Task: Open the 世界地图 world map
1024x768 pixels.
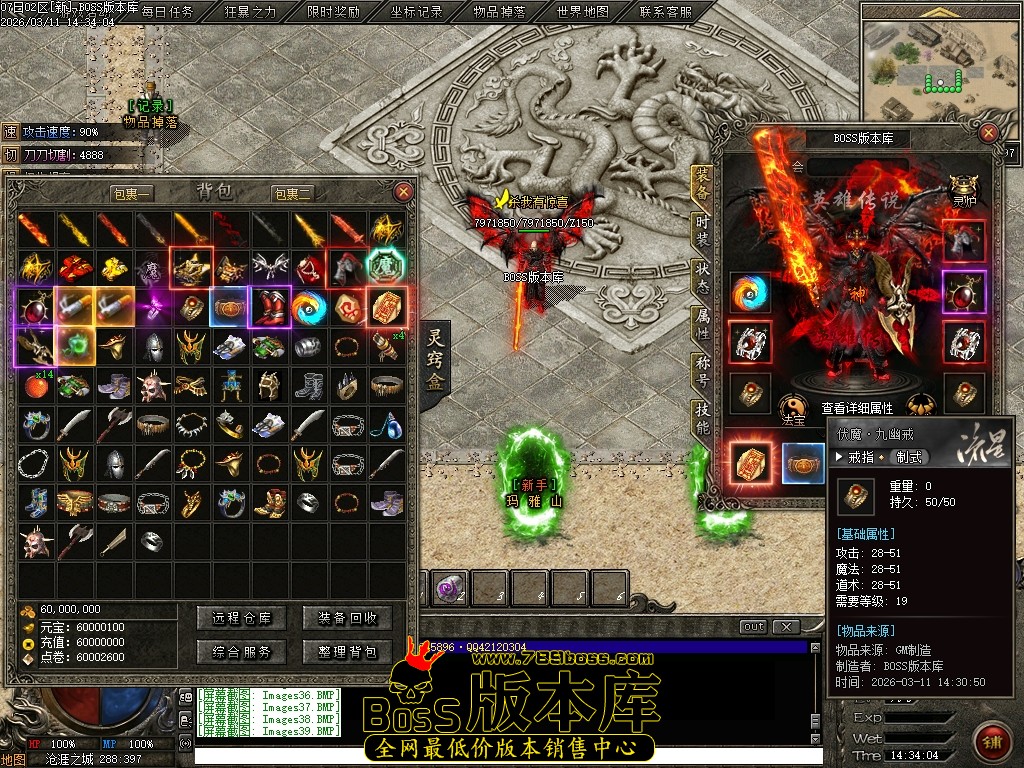Action: pyautogui.click(x=582, y=12)
